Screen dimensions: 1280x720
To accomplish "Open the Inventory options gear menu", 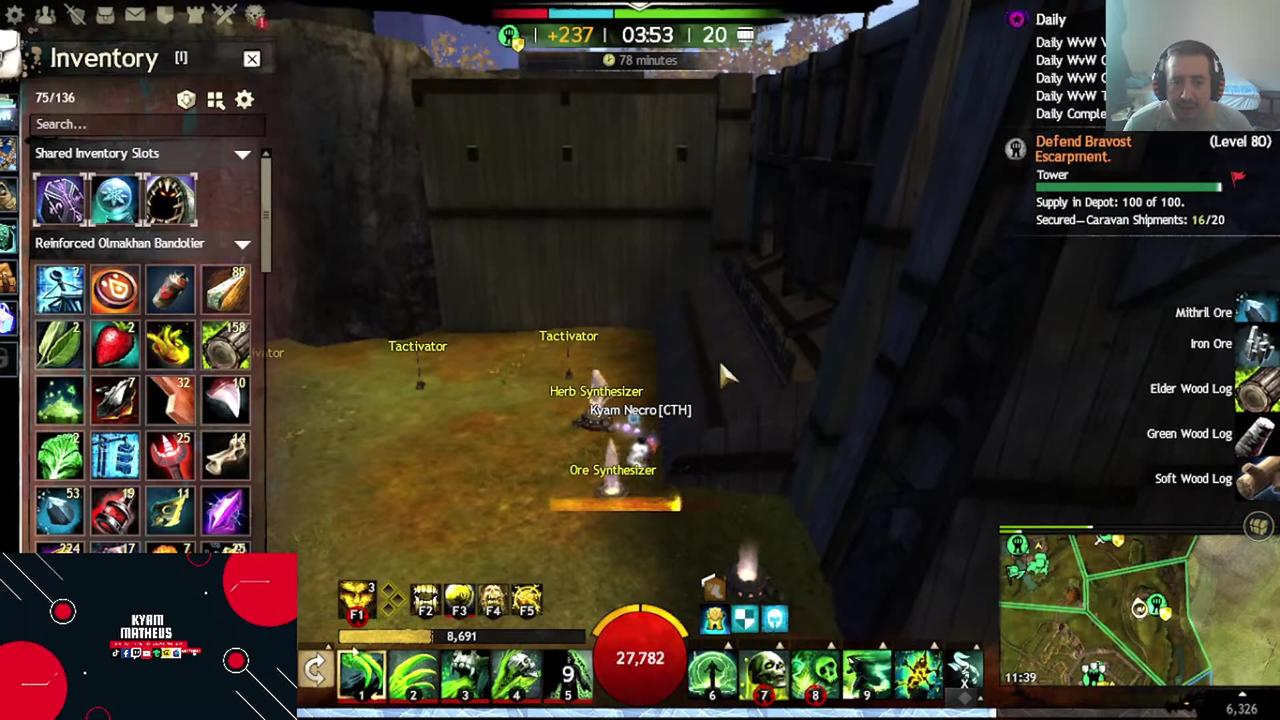I will (x=244, y=99).
